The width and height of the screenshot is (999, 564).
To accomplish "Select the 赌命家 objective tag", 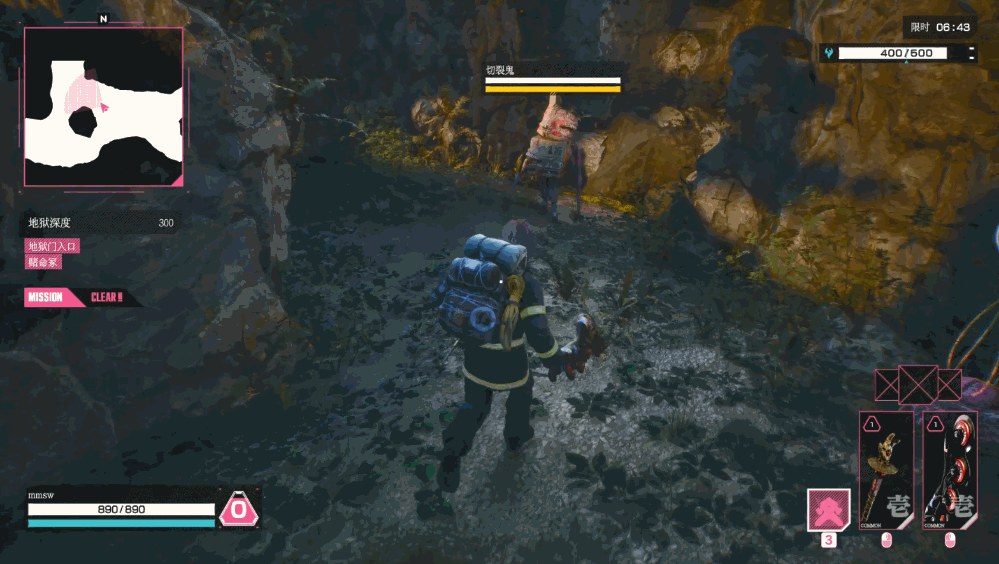I will coord(43,262).
